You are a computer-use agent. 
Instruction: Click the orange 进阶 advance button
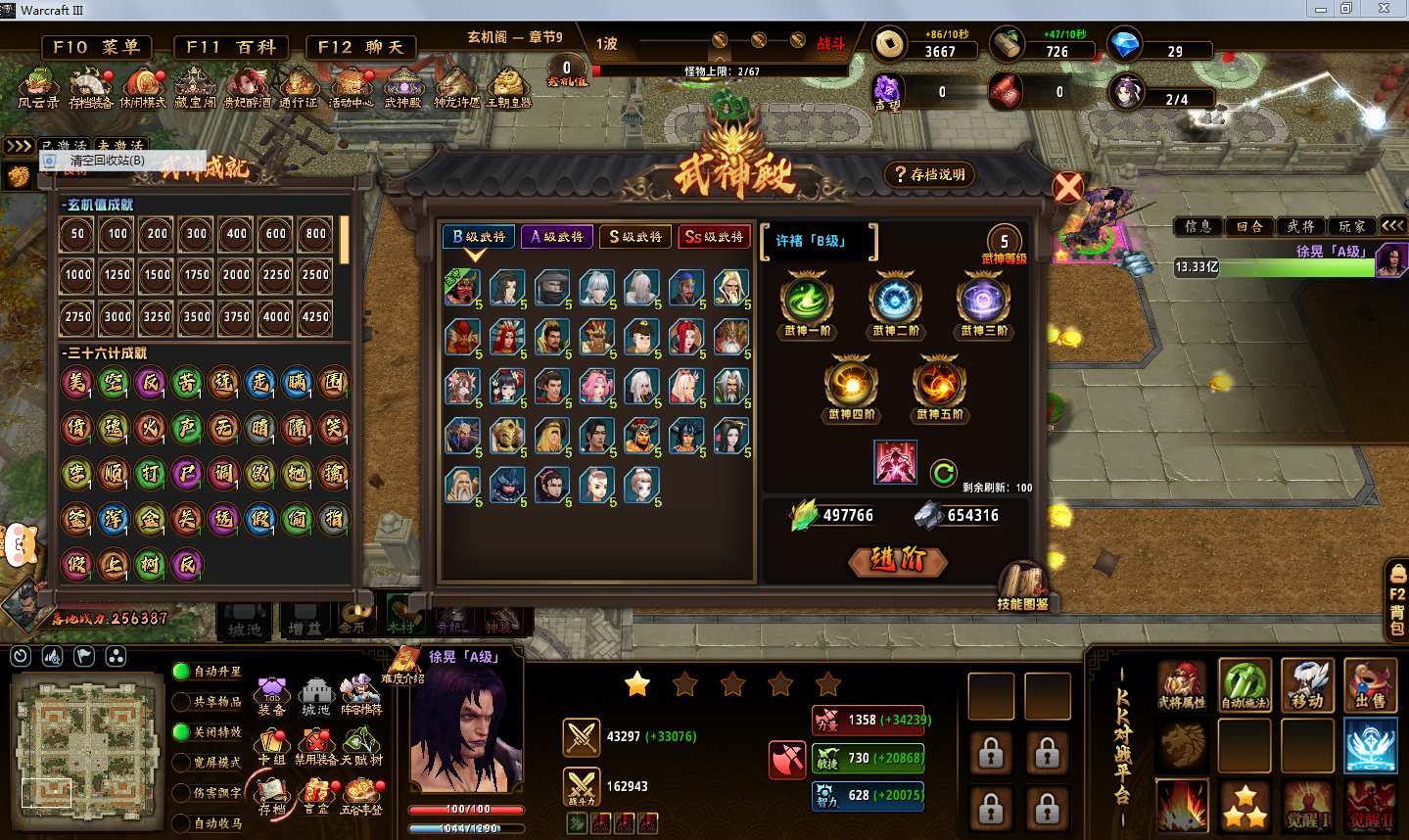[x=897, y=559]
